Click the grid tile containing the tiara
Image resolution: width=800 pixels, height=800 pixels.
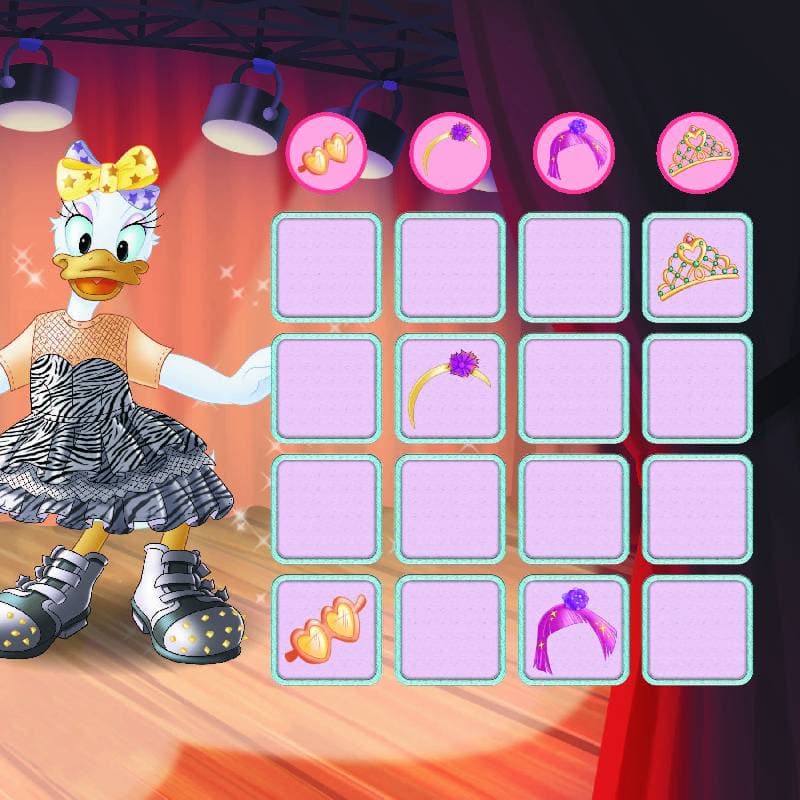click(697, 267)
